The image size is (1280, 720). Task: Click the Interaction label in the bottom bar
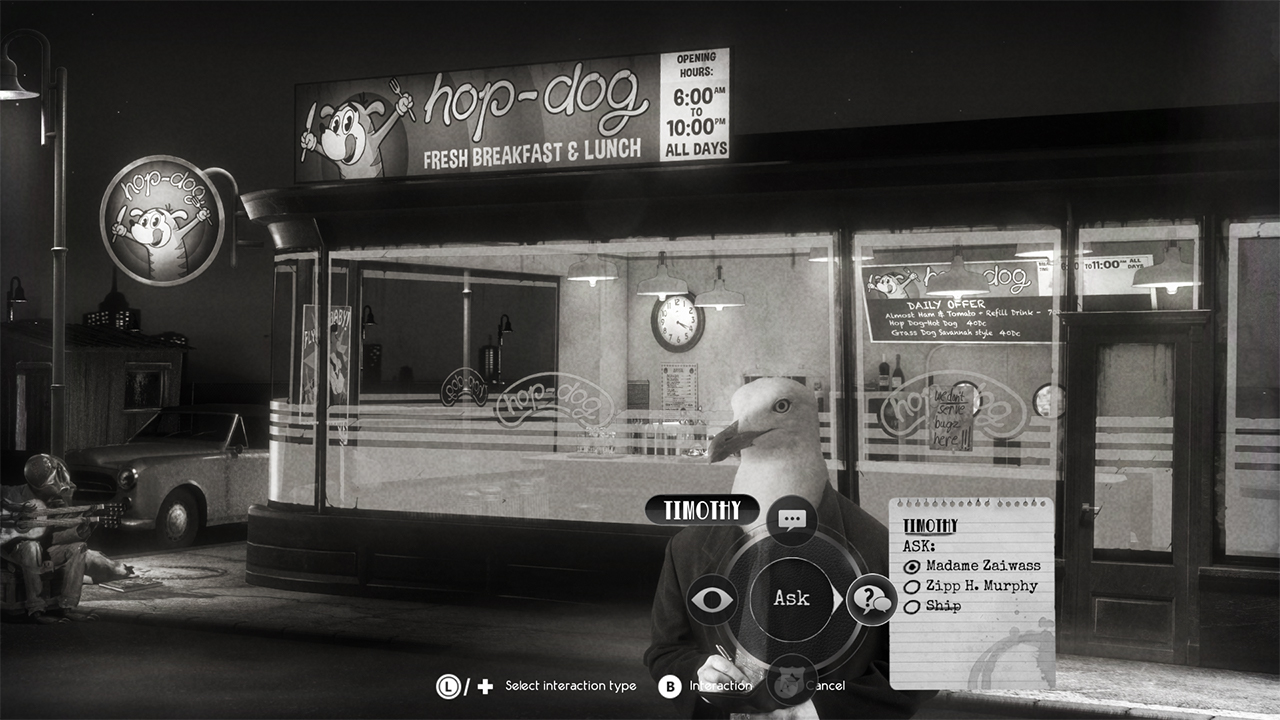point(720,686)
